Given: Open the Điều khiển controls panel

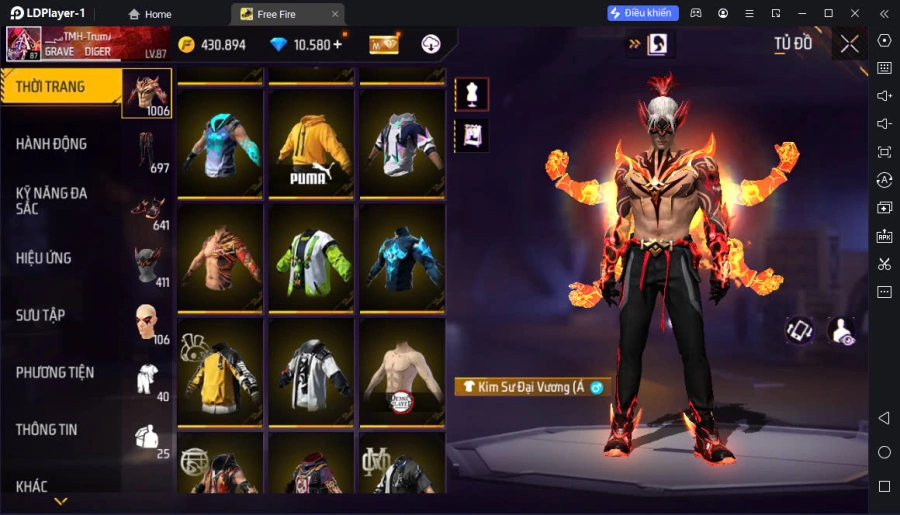Looking at the screenshot, I should click(643, 13).
